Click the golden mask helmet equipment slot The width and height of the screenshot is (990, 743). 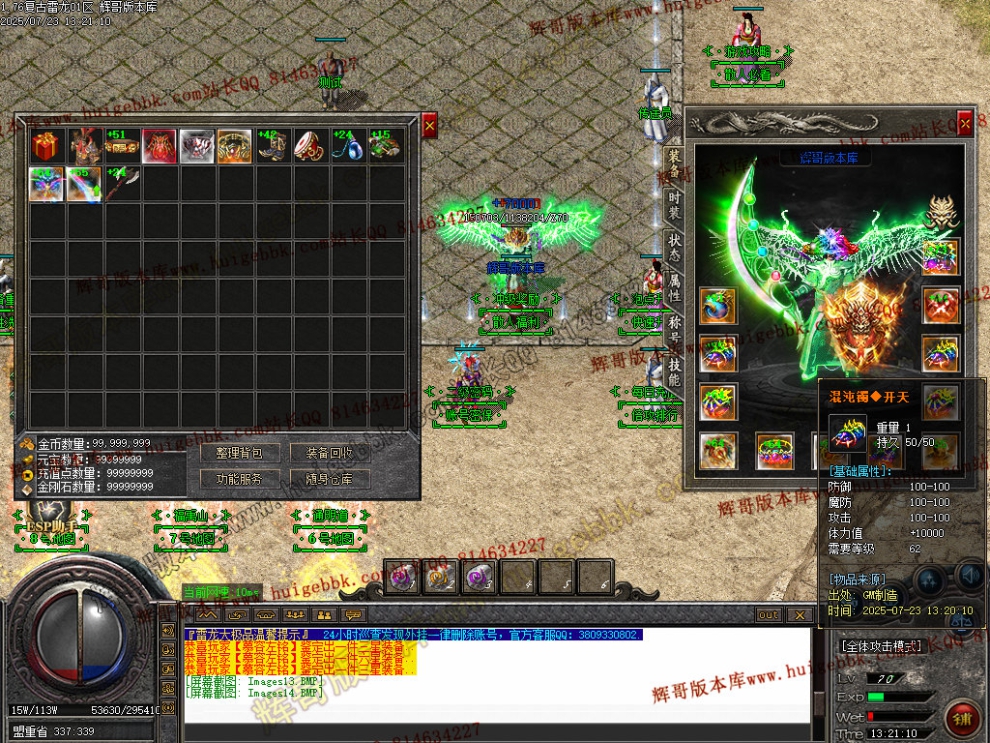pyautogui.click(x=940, y=211)
